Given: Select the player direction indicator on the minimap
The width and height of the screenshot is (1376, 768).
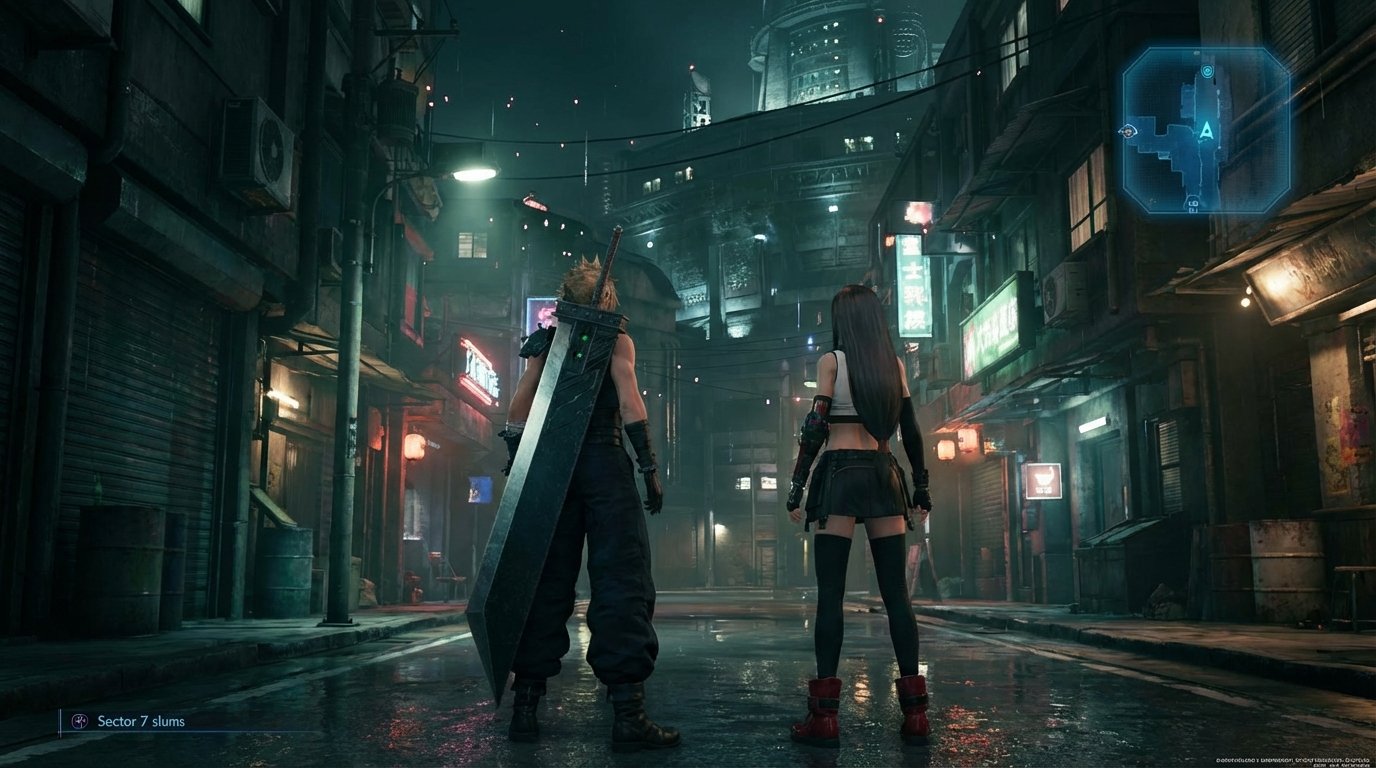Looking at the screenshot, I should coord(1206,132).
